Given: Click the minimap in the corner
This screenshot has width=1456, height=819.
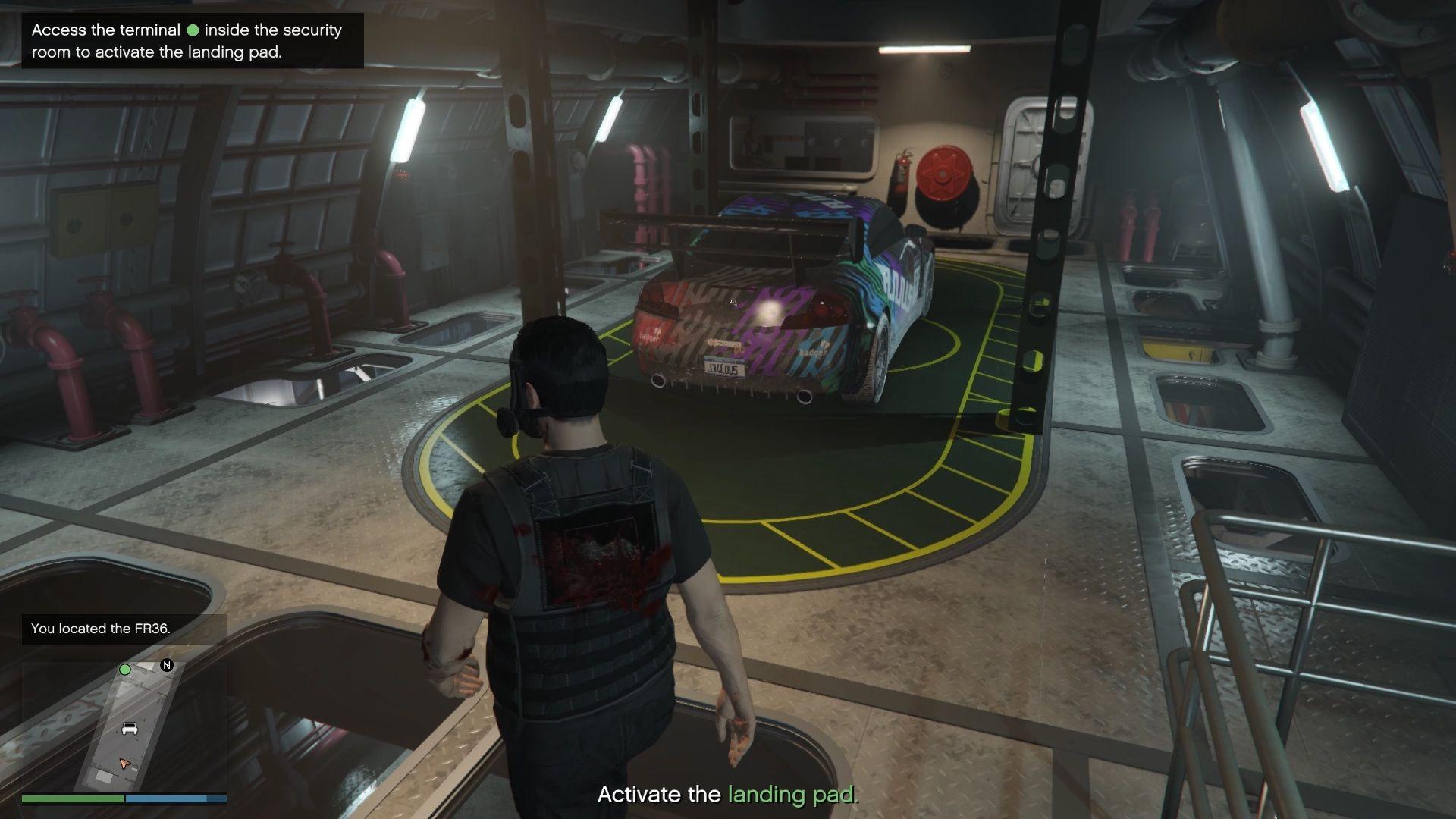Looking at the screenshot, I should tap(124, 726).
